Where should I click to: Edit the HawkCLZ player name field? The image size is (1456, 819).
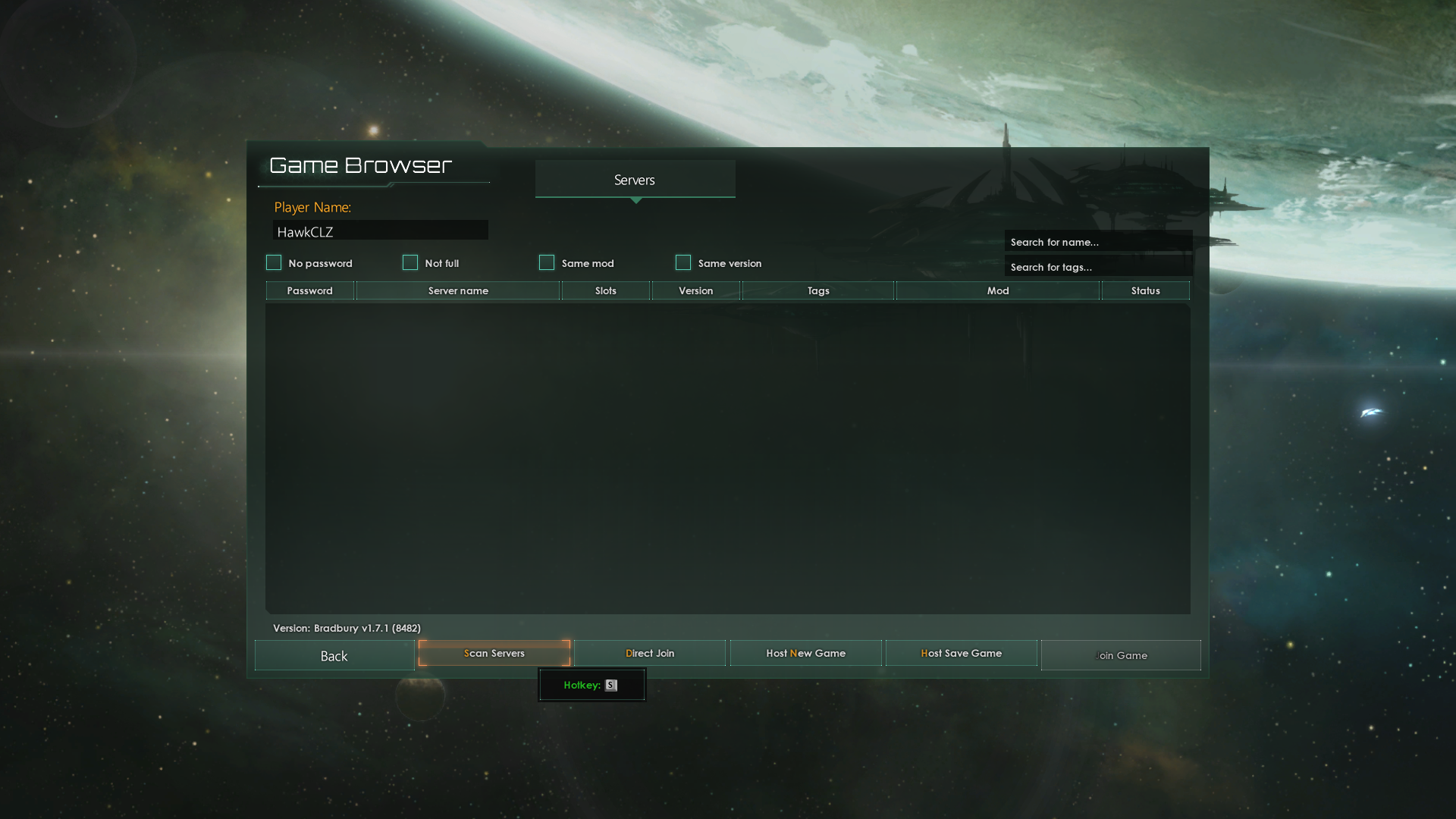pyautogui.click(x=379, y=231)
